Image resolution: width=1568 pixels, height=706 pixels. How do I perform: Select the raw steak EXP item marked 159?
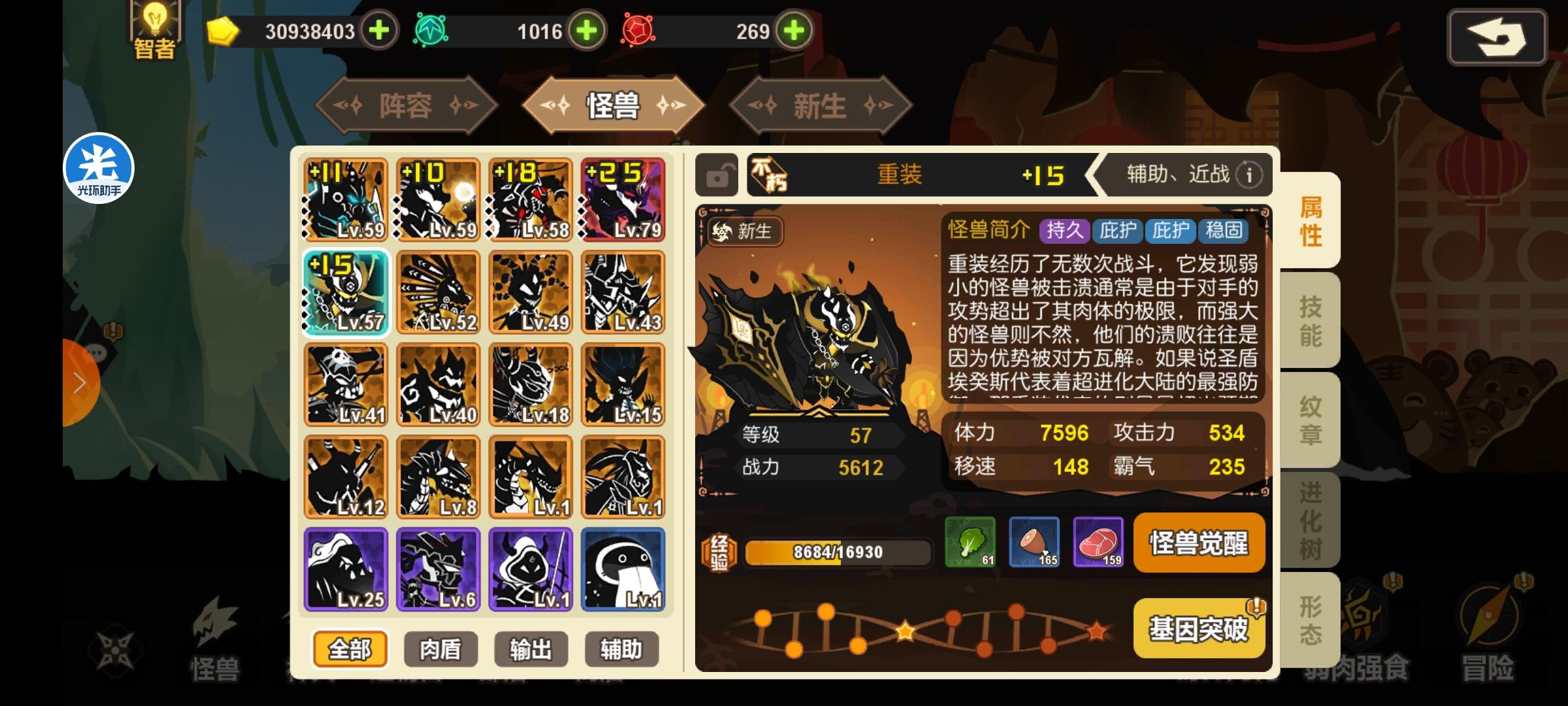(x=1098, y=543)
